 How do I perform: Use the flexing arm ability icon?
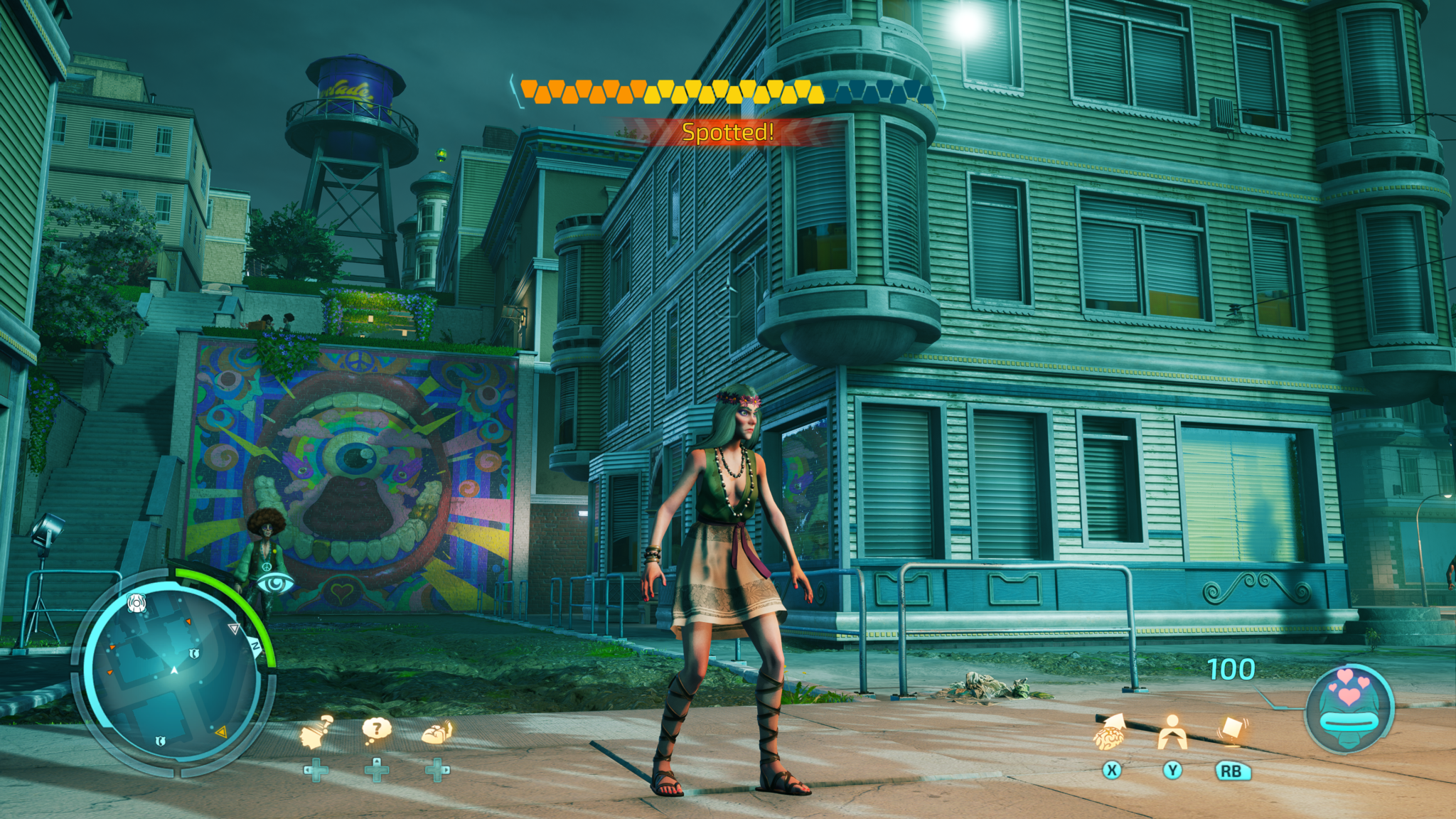click(x=437, y=732)
